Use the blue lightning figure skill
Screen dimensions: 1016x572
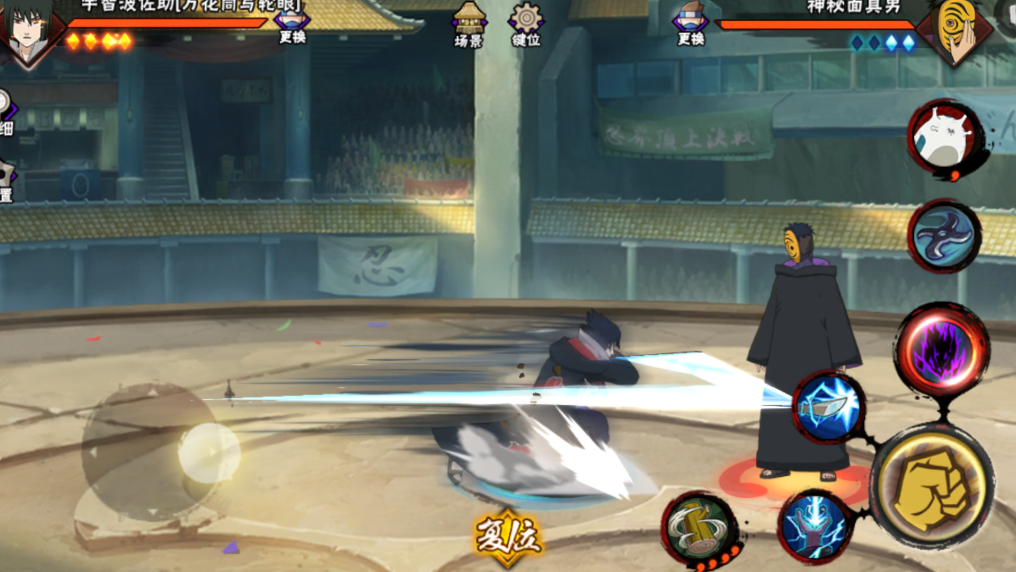point(815,526)
